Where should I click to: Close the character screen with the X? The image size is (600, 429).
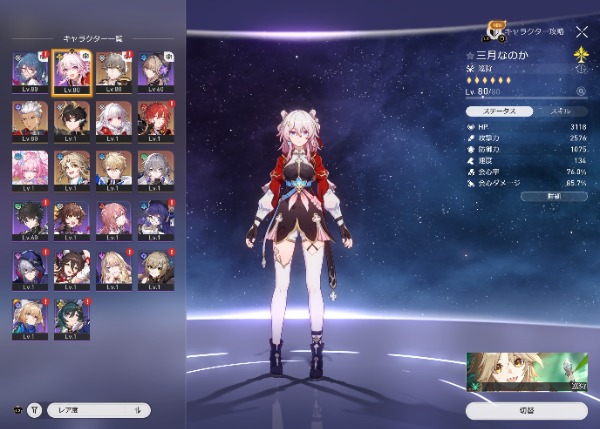pos(582,32)
